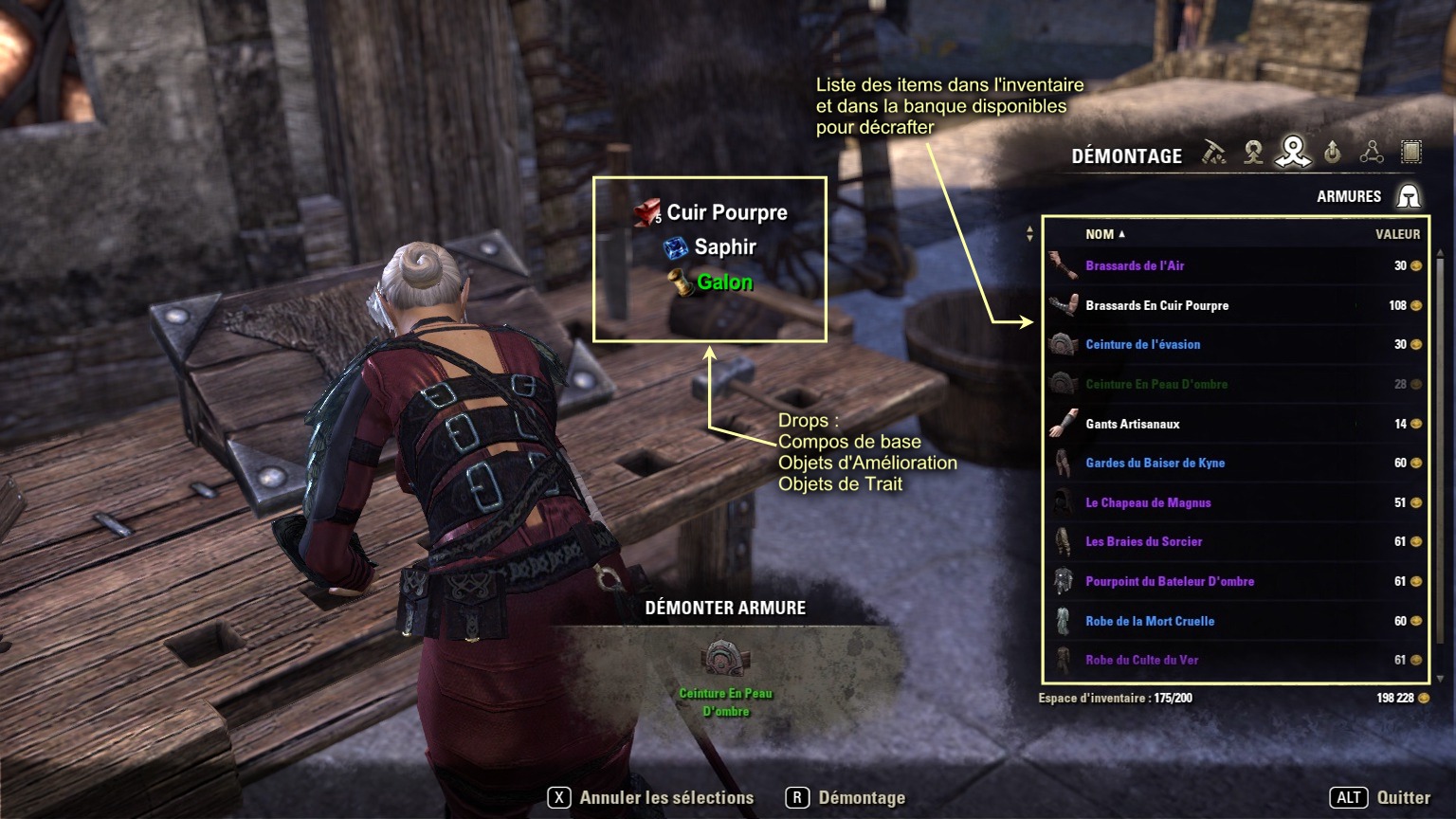Select Pourpoint du Bateleur D'ombre

[x=1169, y=582]
